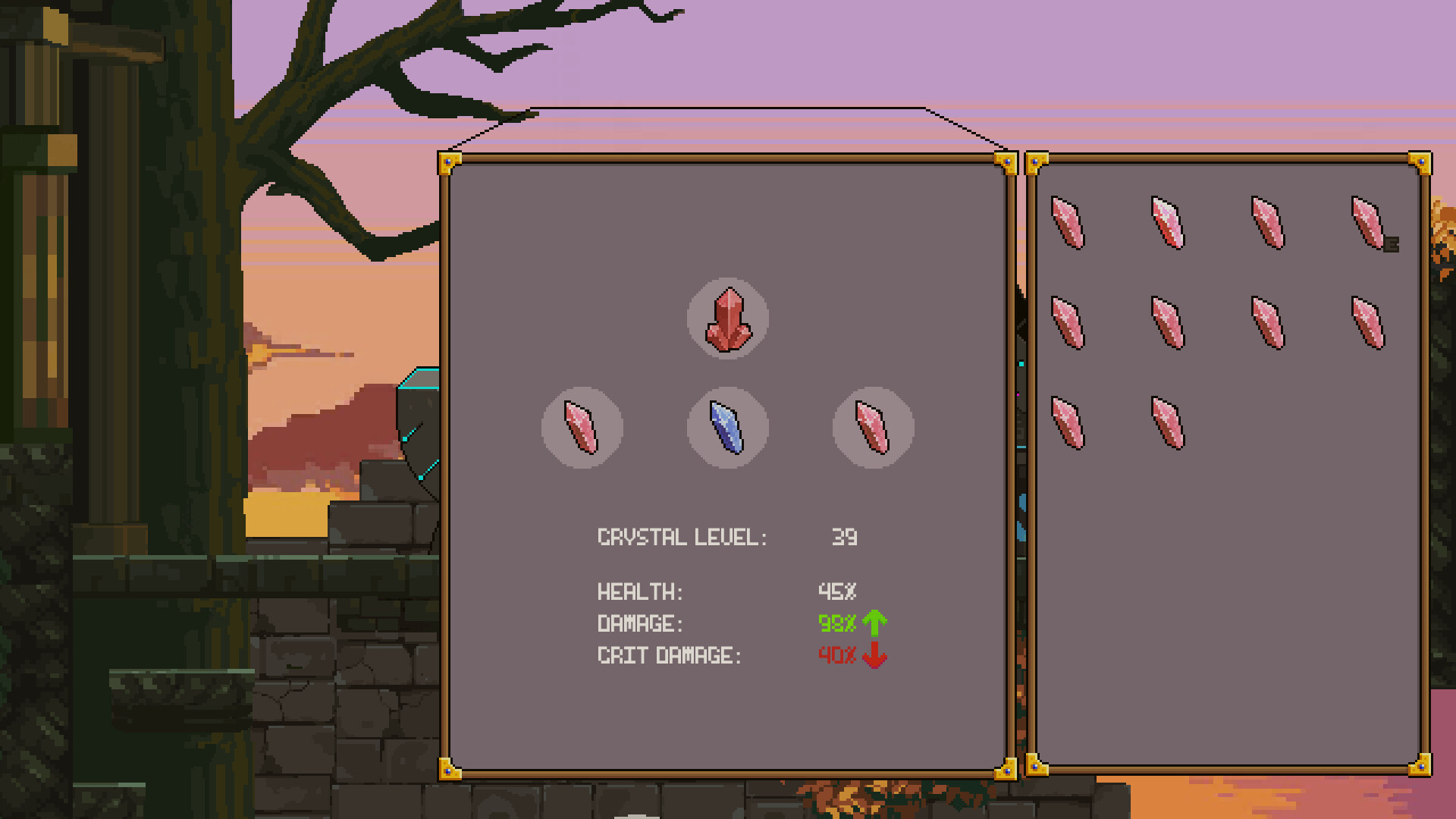Open the DAMAGE stat breakdown

pyautogui.click(x=641, y=623)
